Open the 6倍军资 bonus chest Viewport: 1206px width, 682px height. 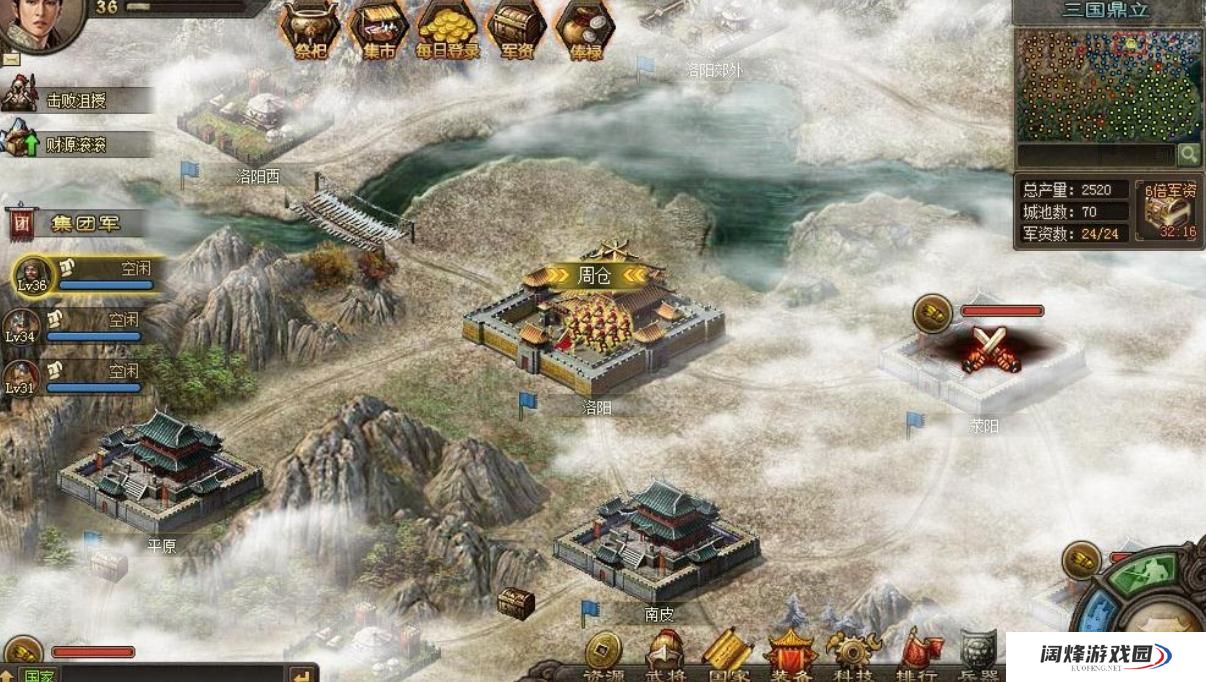(1168, 211)
